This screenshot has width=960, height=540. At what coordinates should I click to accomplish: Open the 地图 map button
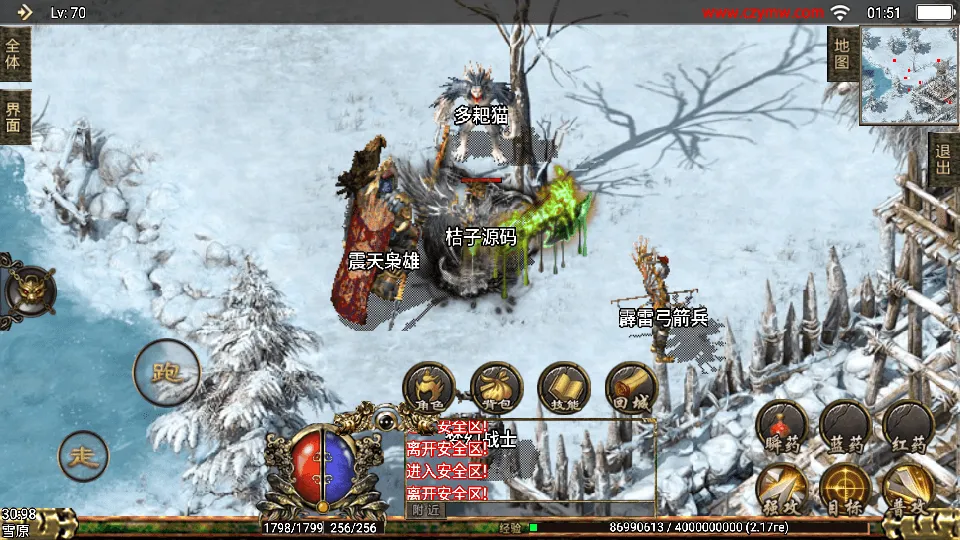pyautogui.click(x=842, y=54)
